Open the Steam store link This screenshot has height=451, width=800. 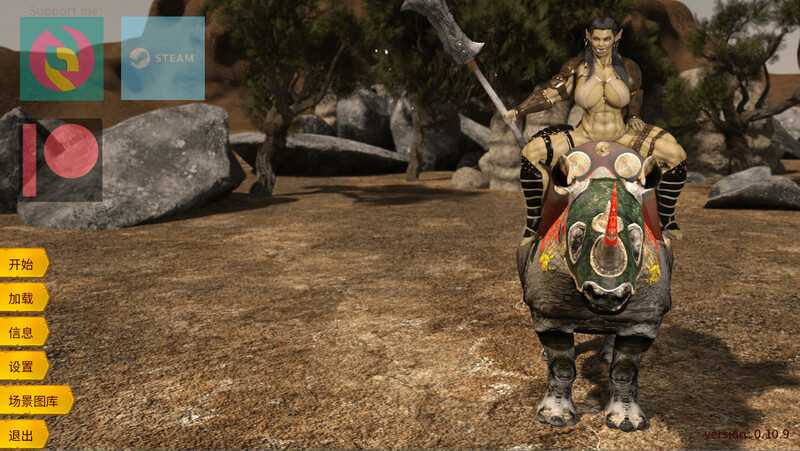tap(162, 58)
